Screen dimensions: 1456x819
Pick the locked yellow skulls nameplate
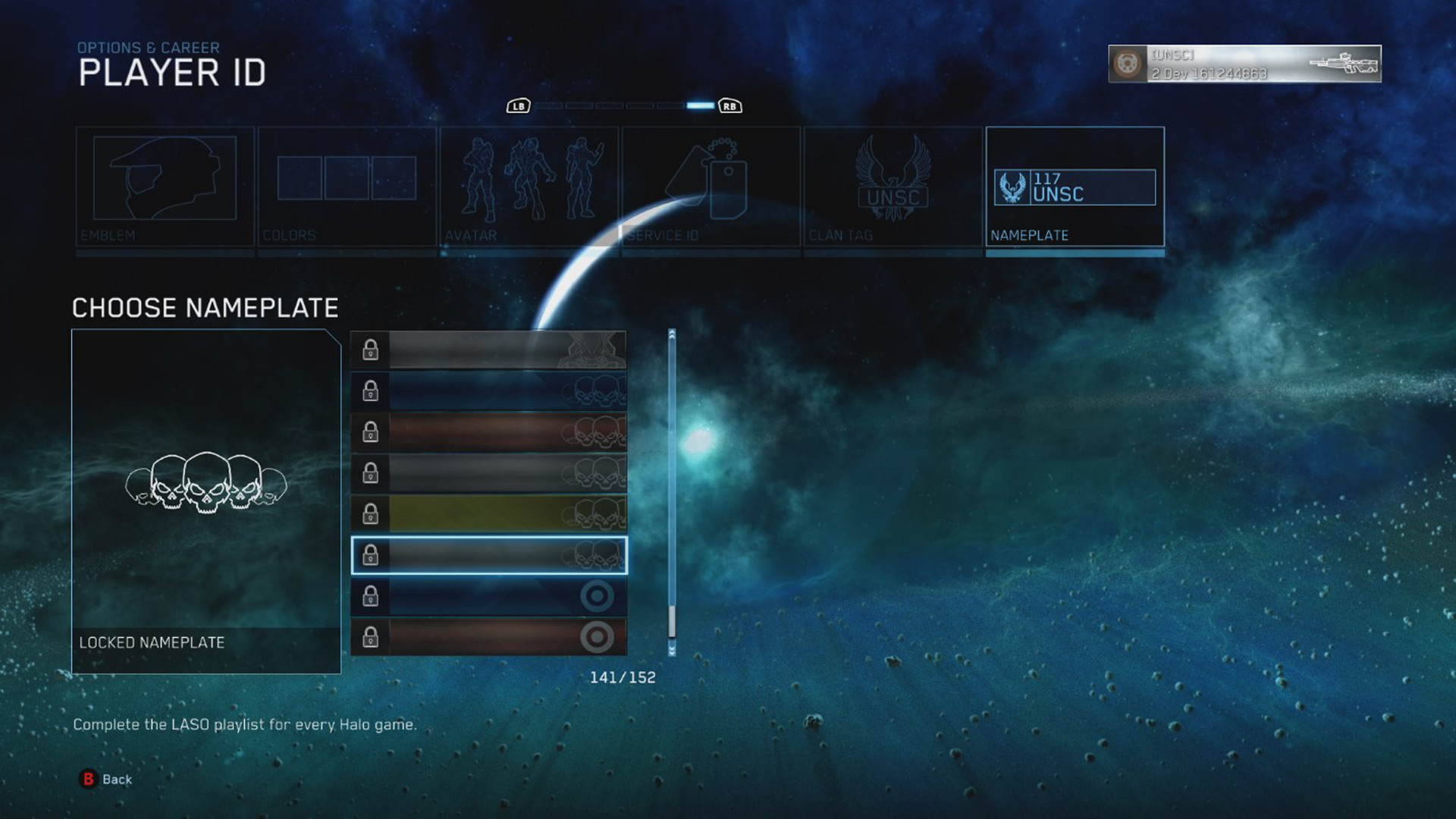point(489,514)
